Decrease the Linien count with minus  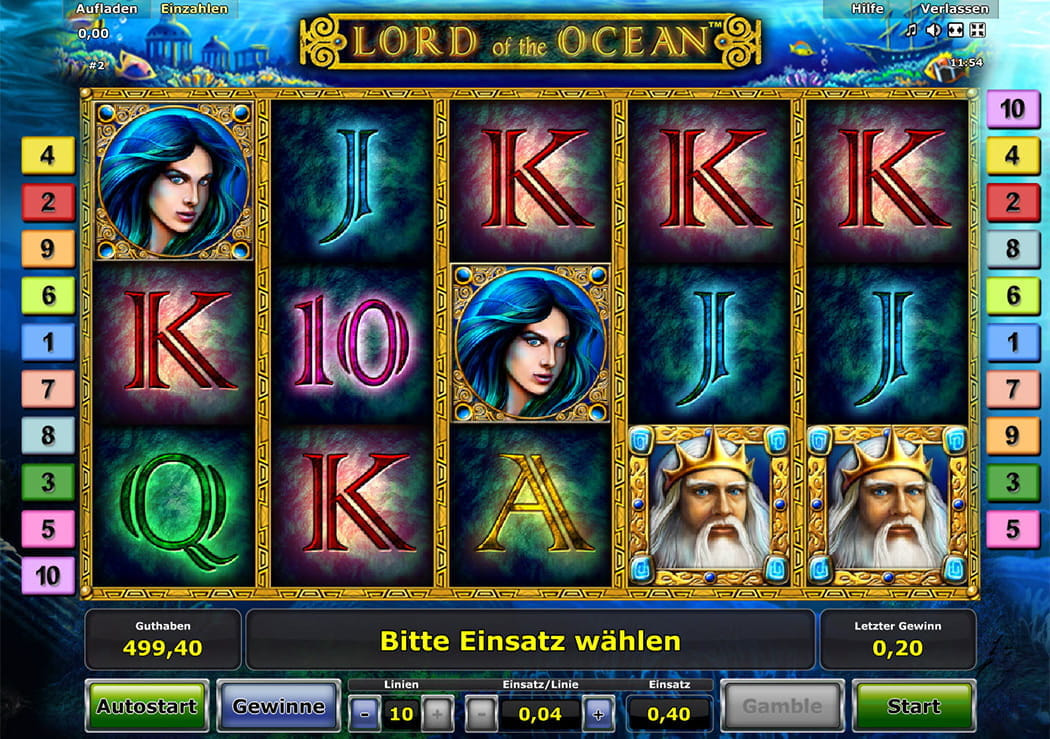tap(365, 714)
